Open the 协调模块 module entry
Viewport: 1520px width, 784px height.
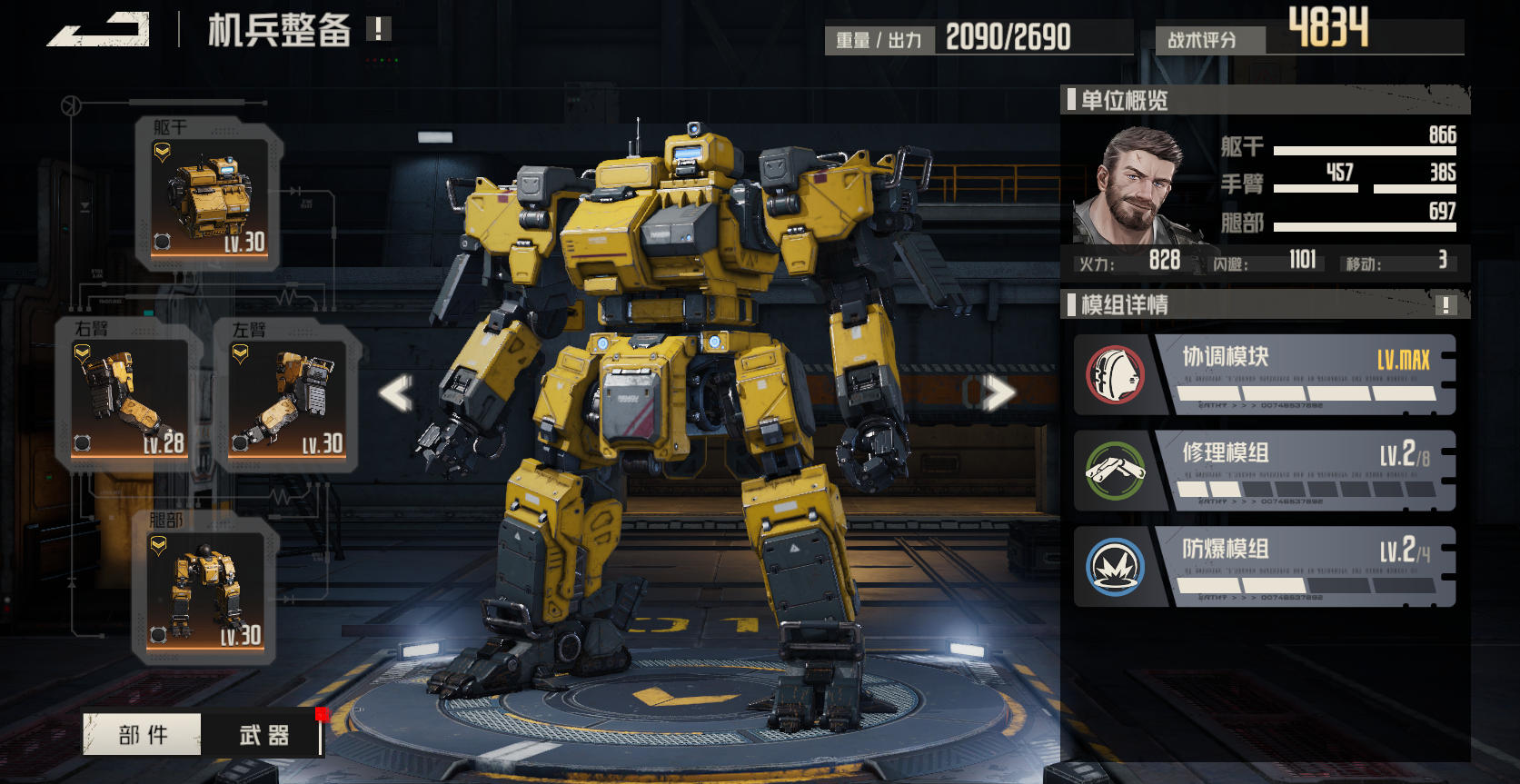(1266, 374)
